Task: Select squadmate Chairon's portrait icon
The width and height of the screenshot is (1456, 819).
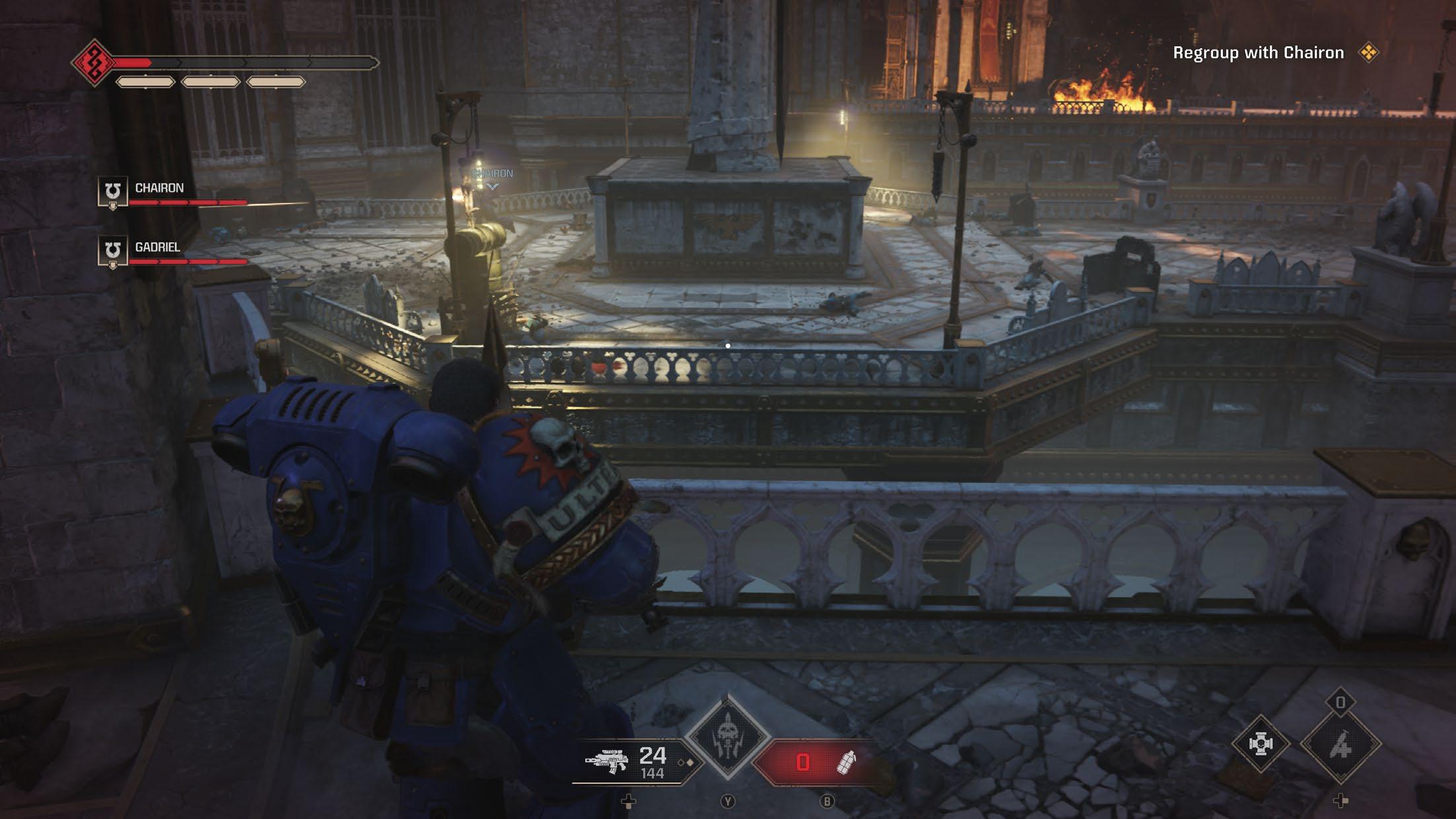Action: pos(112,192)
